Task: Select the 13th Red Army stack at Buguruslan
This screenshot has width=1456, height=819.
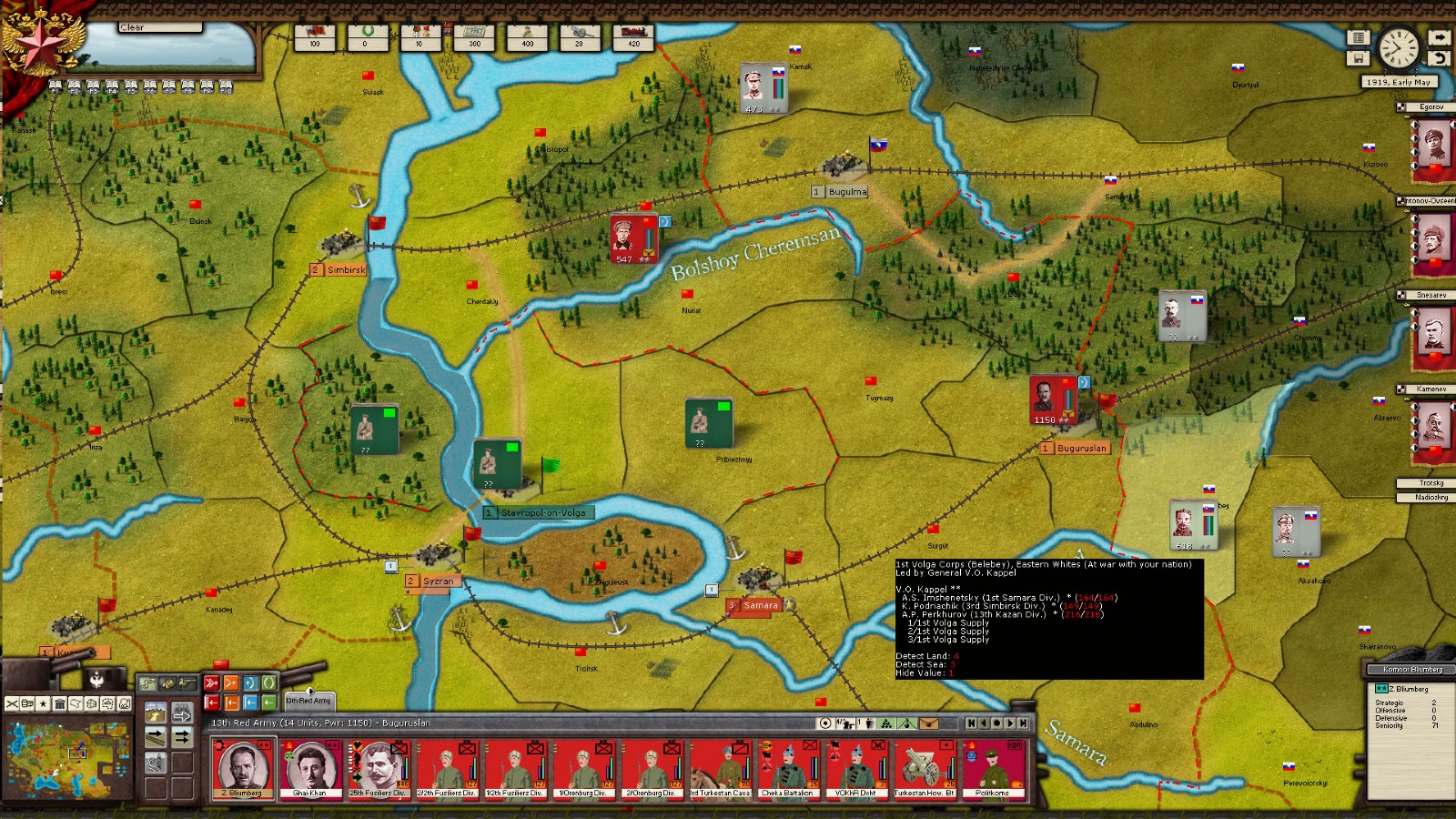Action: tap(1053, 399)
